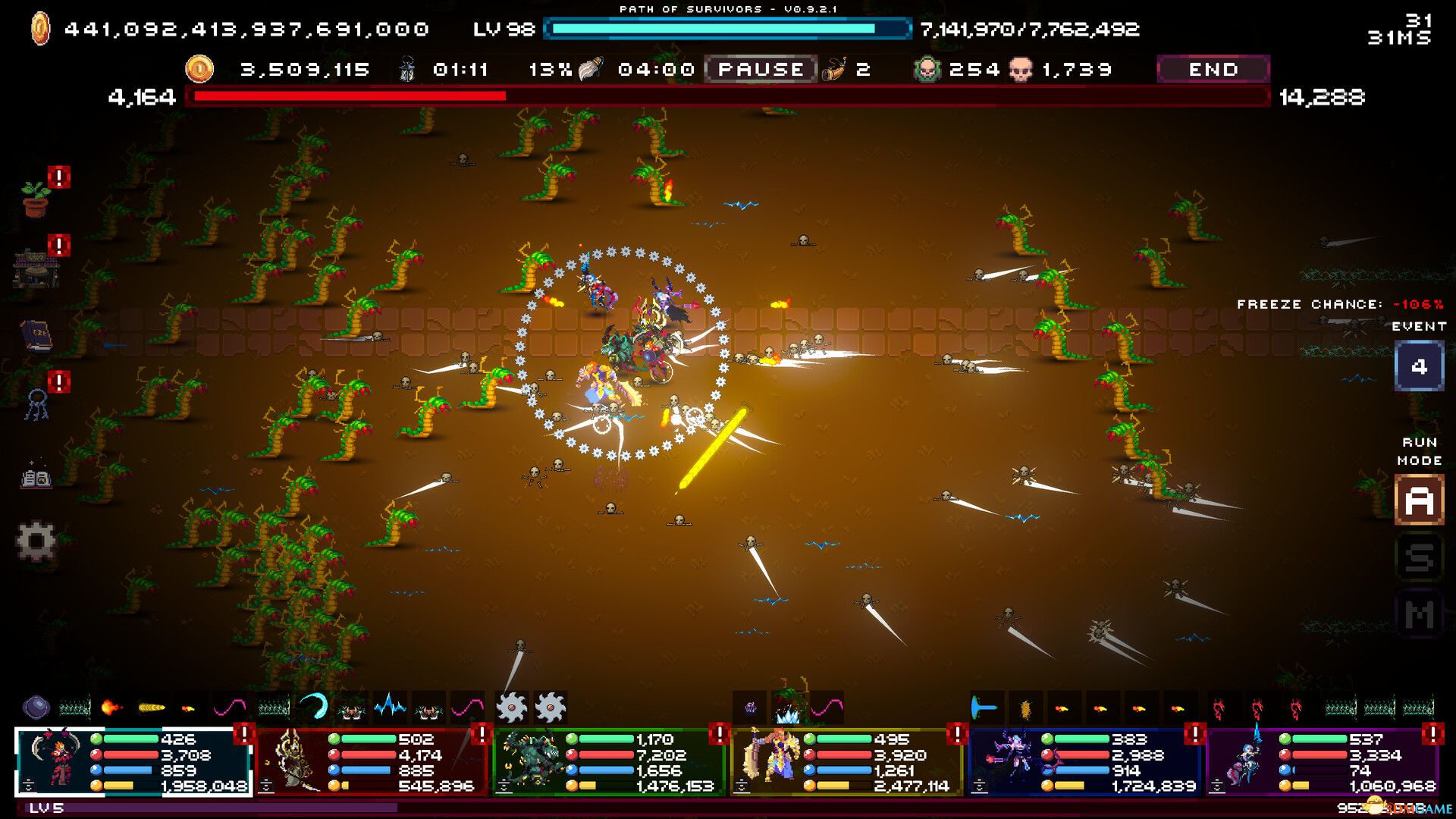1456x819 pixels.
Task: Open the red alert badge above the shop icon
Action: click(x=58, y=244)
